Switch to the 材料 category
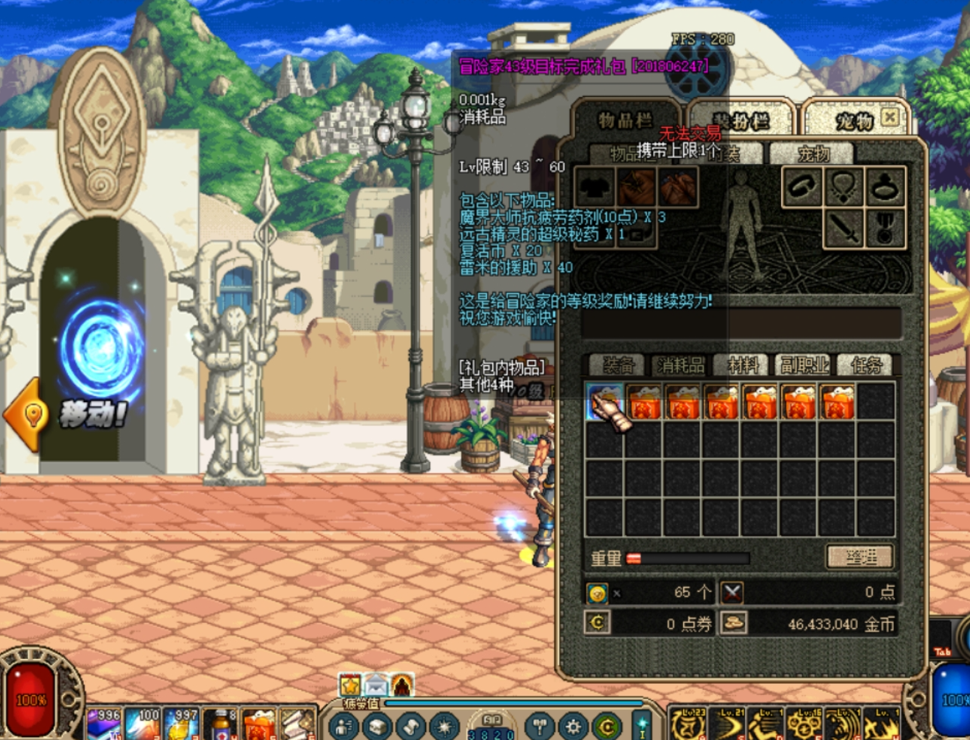The height and width of the screenshot is (740, 970). (742, 365)
